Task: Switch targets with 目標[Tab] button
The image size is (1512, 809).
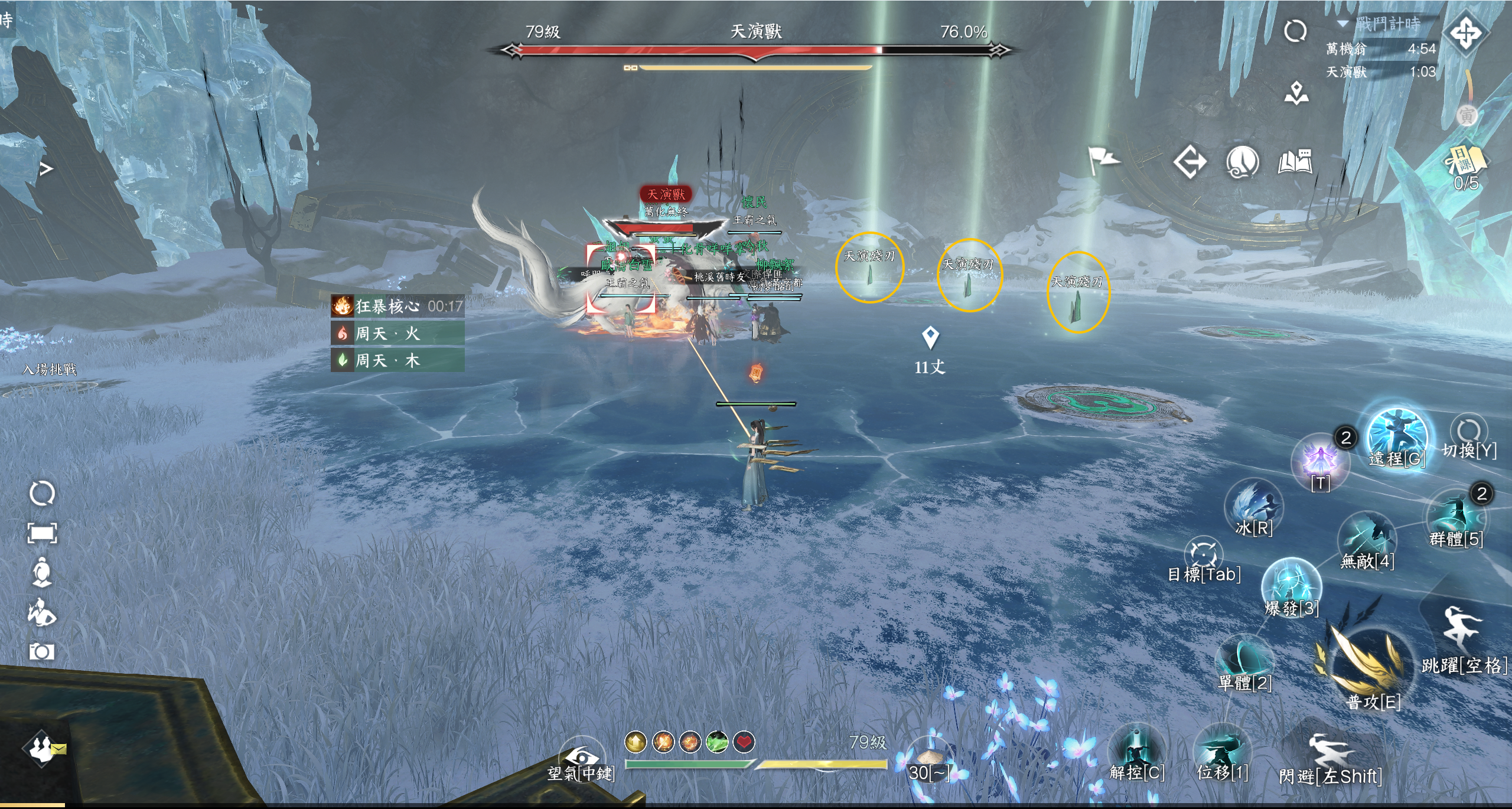Action: (x=1203, y=553)
